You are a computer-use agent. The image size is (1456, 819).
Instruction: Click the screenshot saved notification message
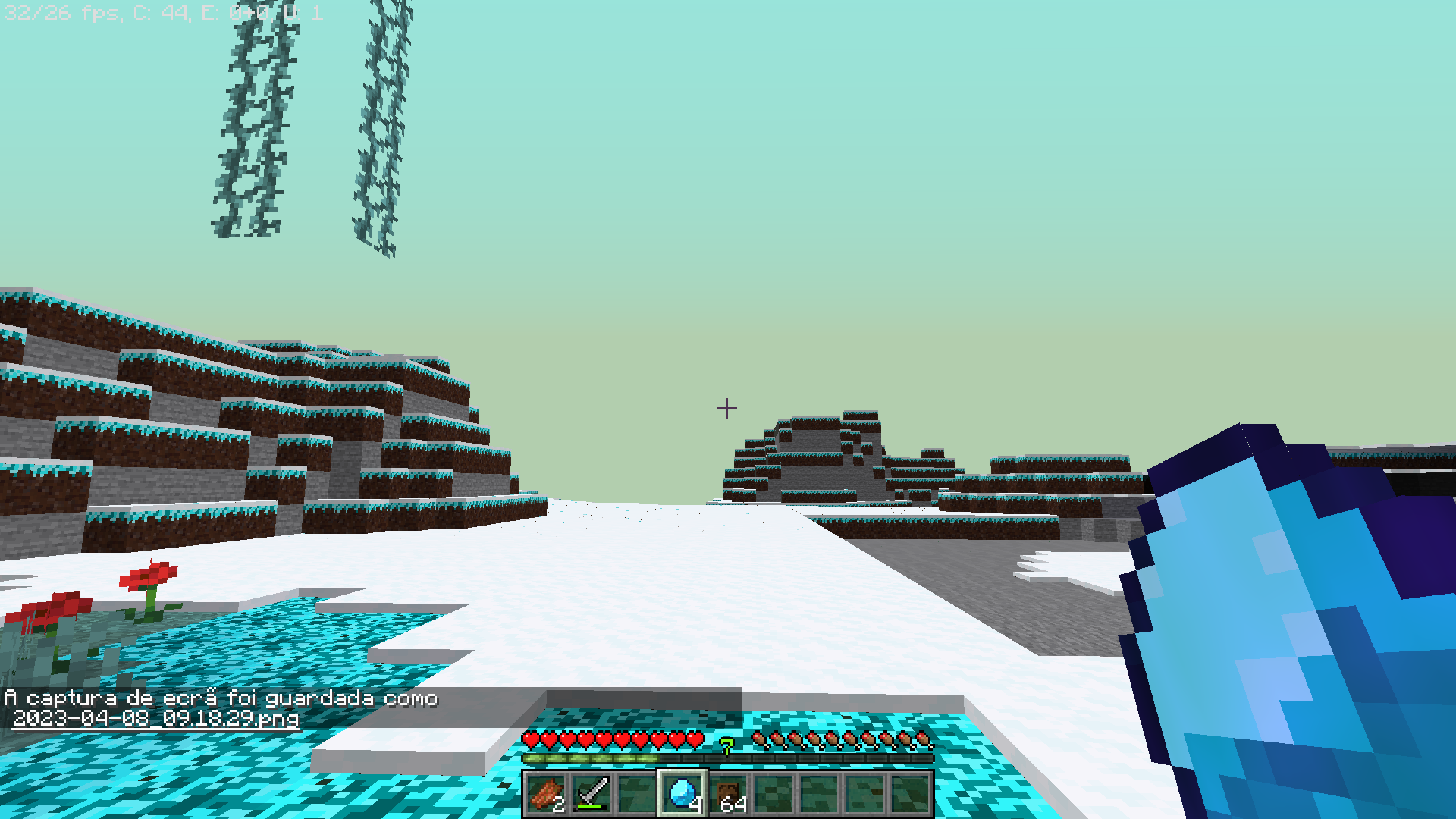pyautogui.click(x=220, y=698)
